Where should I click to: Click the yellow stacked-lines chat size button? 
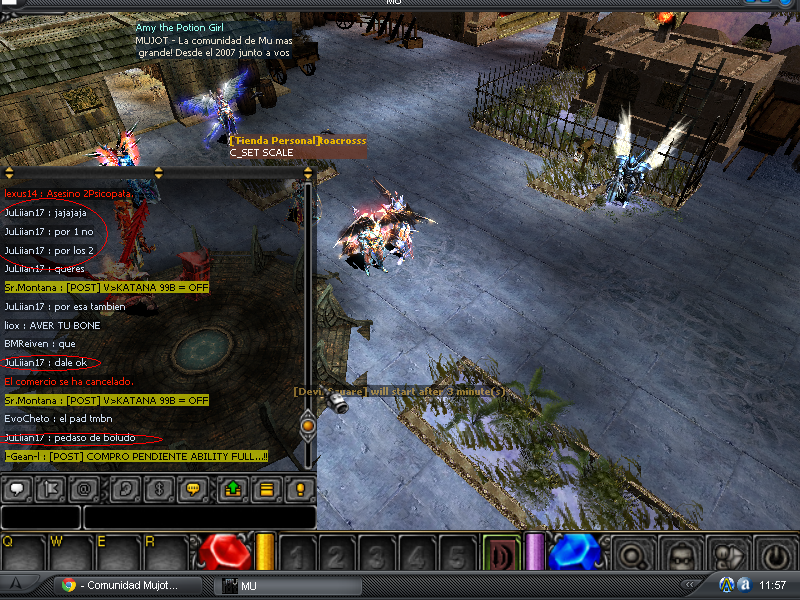coord(265,490)
